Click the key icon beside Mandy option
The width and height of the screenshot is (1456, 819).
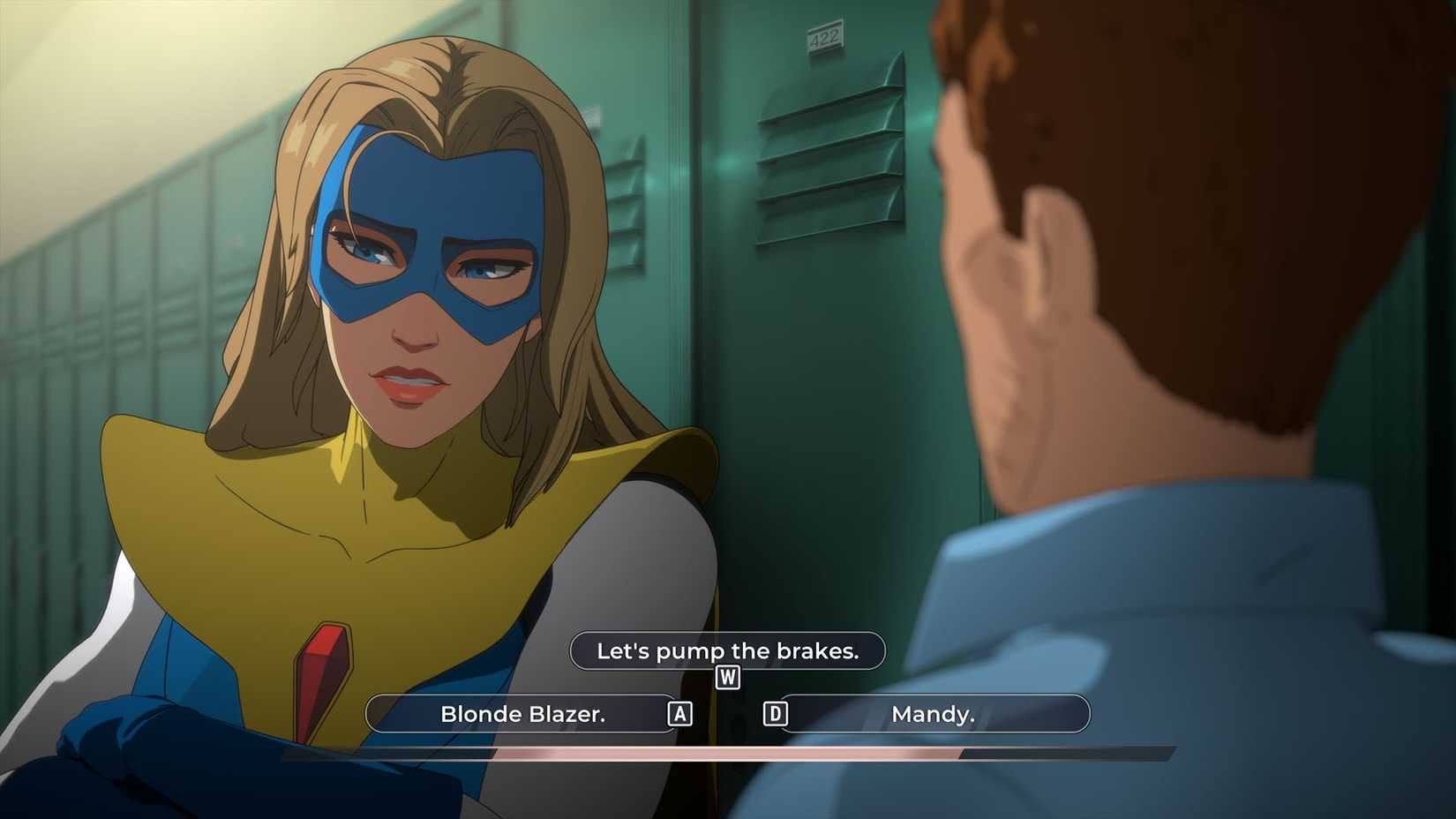point(777,714)
